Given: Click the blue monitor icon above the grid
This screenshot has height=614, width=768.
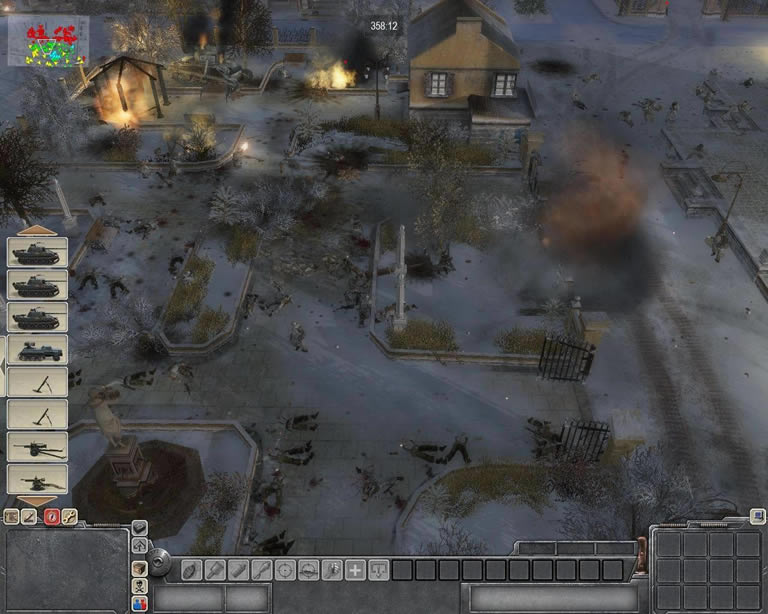Looking at the screenshot, I should [x=757, y=518].
